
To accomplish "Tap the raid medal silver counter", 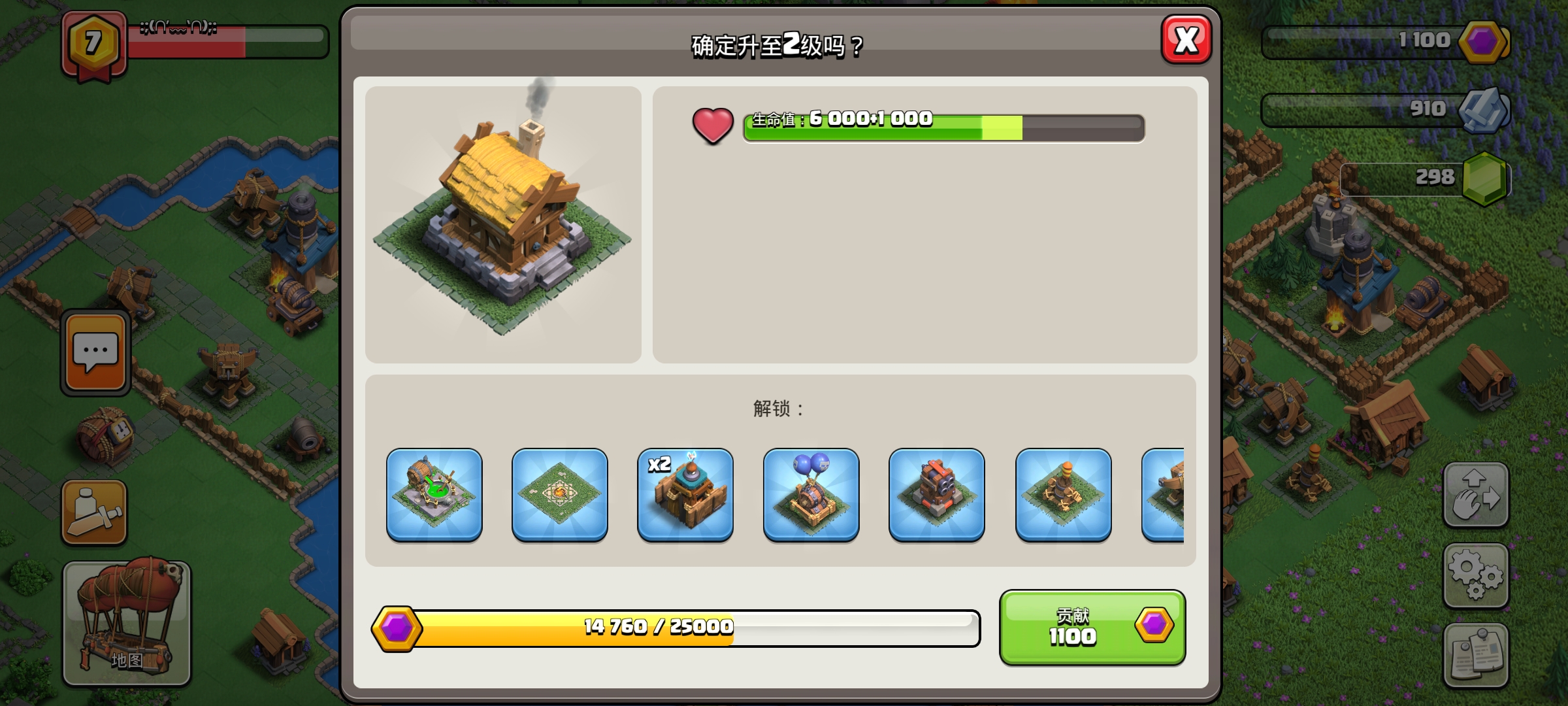I will pos(1482,110).
